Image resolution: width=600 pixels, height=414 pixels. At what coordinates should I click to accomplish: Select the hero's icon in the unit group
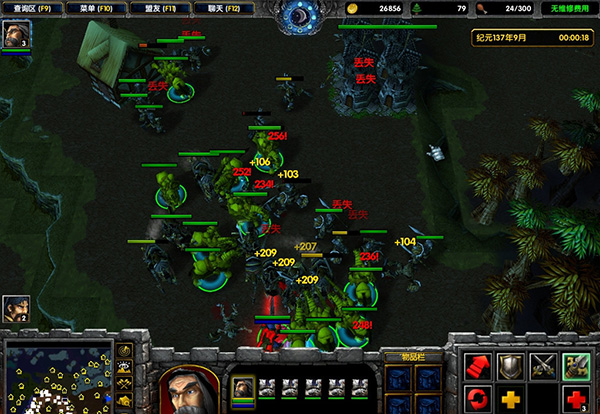(x=243, y=387)
